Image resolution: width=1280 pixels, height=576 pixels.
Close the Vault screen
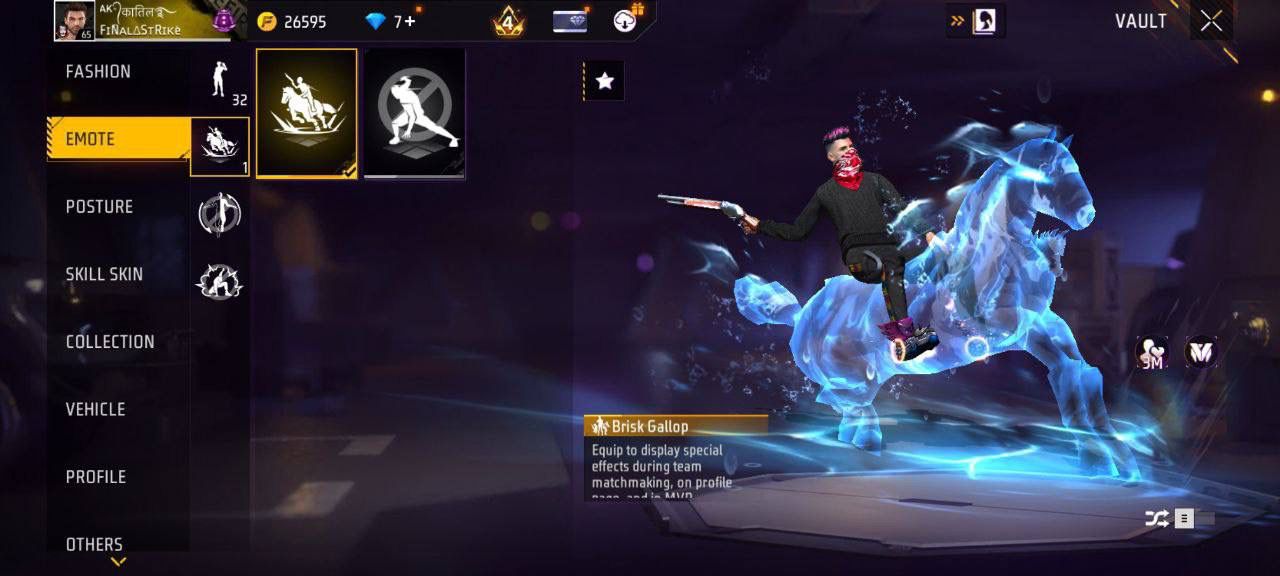click(1211, 21)
